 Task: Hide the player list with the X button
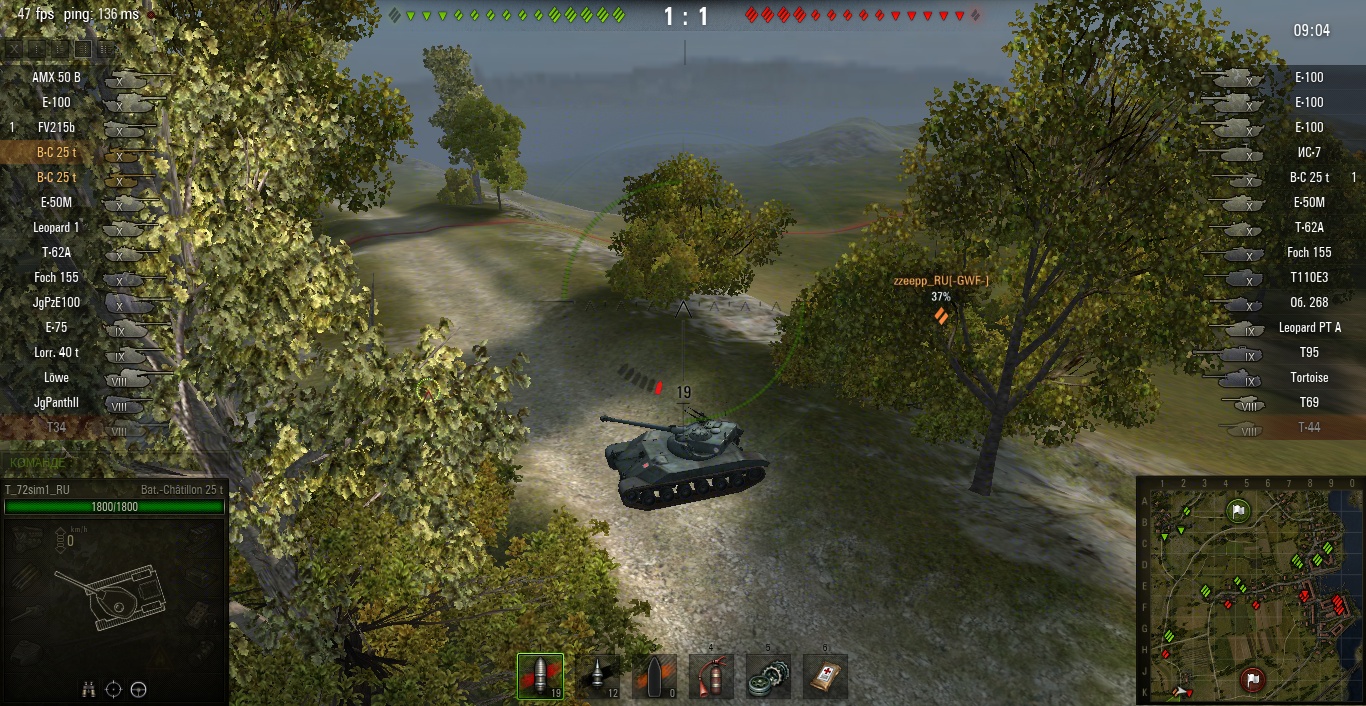click(14, 48)
